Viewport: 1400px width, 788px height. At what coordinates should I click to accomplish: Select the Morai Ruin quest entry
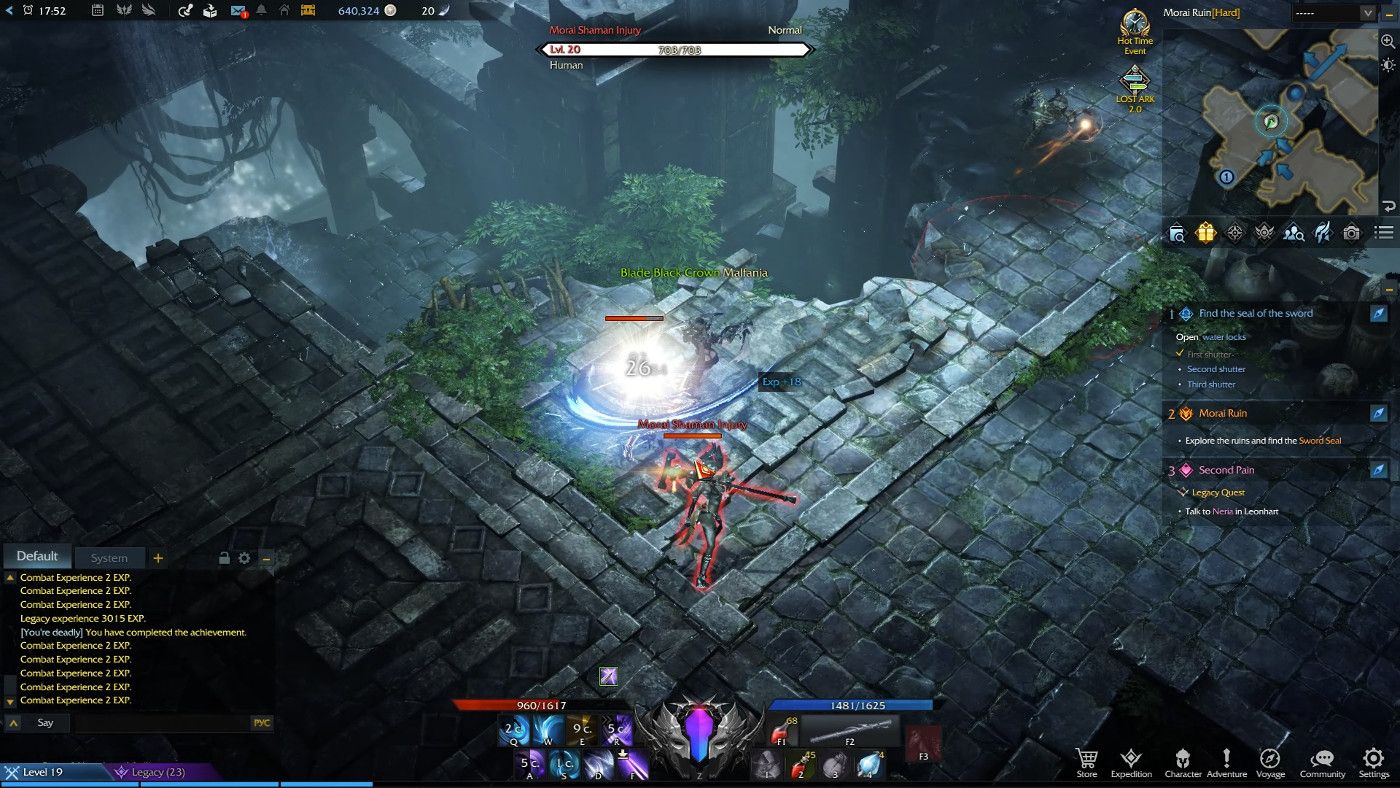tap(1222, 413)
